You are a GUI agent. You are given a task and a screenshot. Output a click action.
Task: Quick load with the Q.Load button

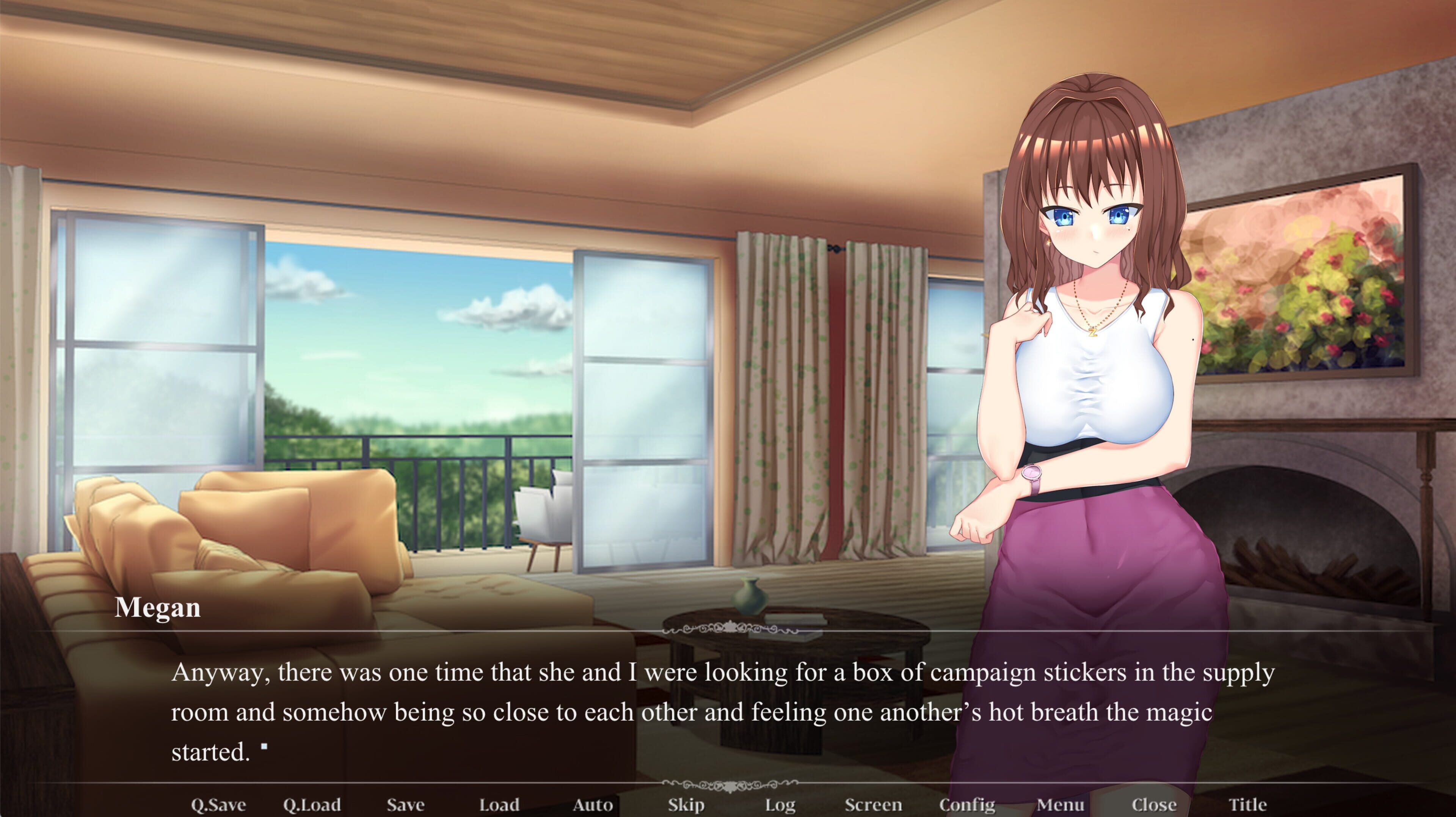(312, 804)
